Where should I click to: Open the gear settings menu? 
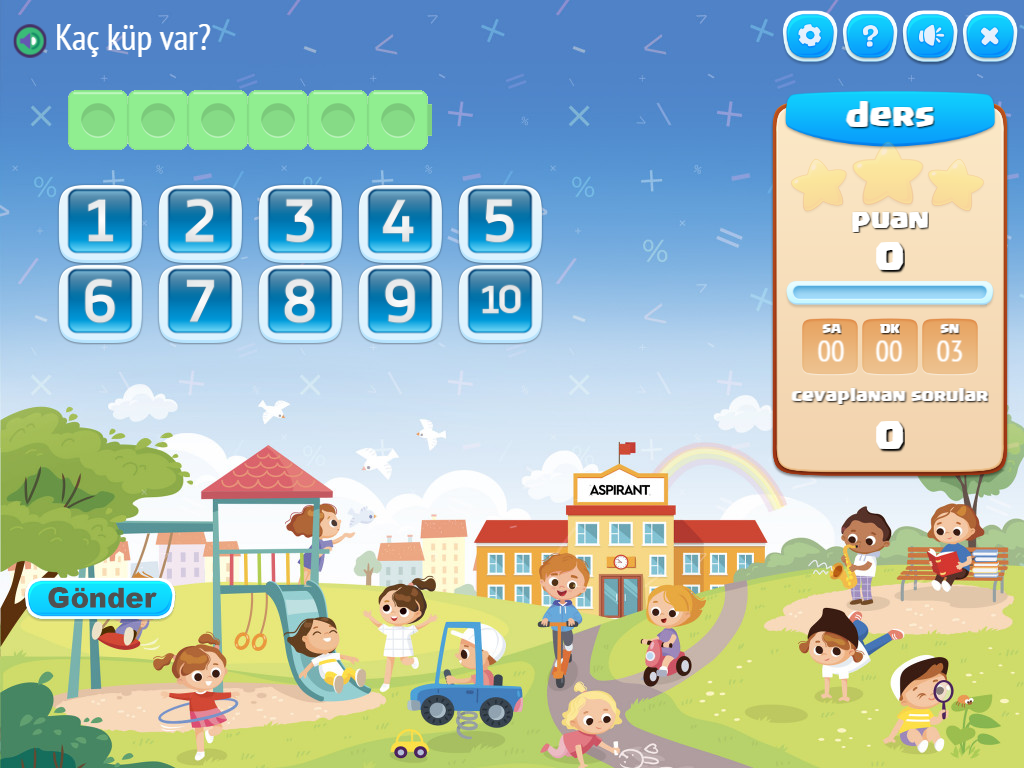click(810, 37)
